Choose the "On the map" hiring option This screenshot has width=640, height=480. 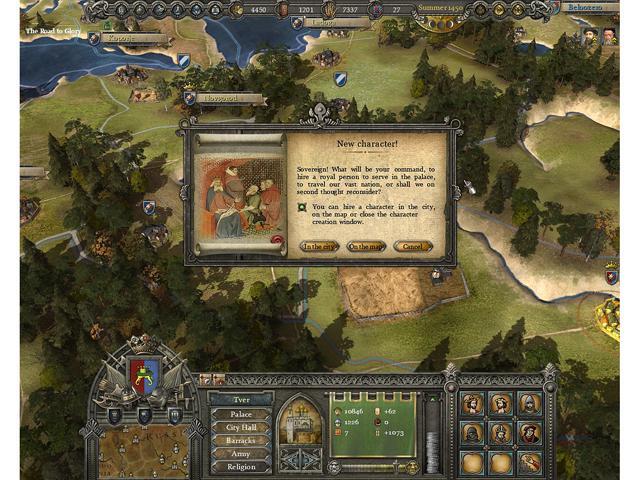[366, 246]
